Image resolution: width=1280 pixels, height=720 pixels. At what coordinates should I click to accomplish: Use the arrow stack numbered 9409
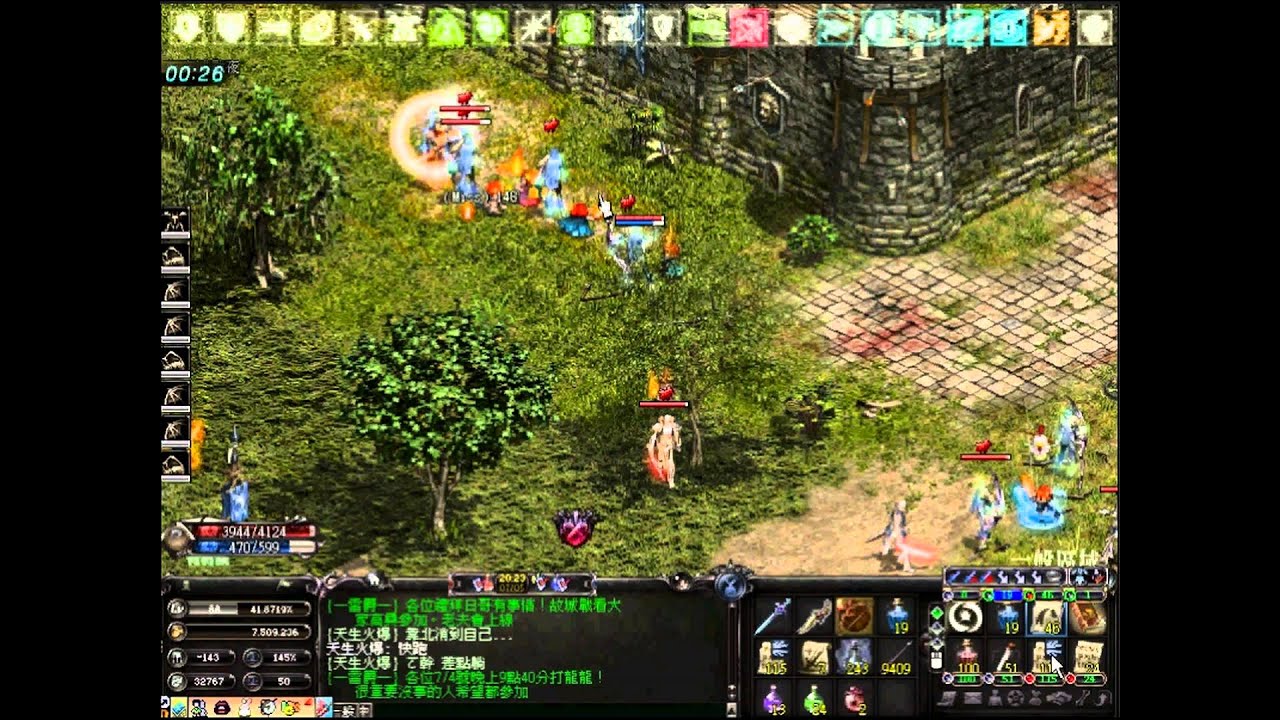tap(895, 657)
